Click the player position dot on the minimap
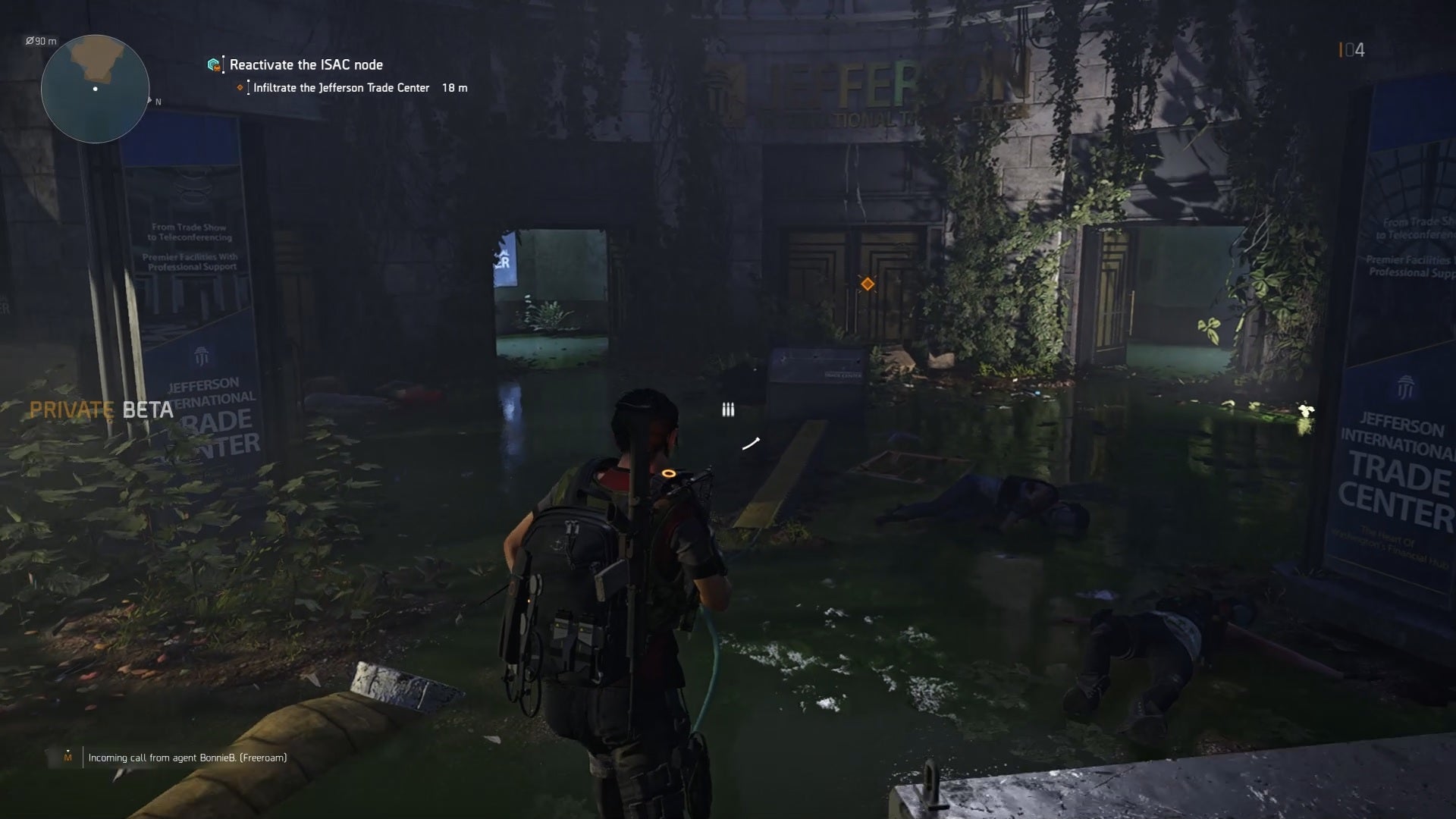1456x819 pixels. (x=95, y=89)
